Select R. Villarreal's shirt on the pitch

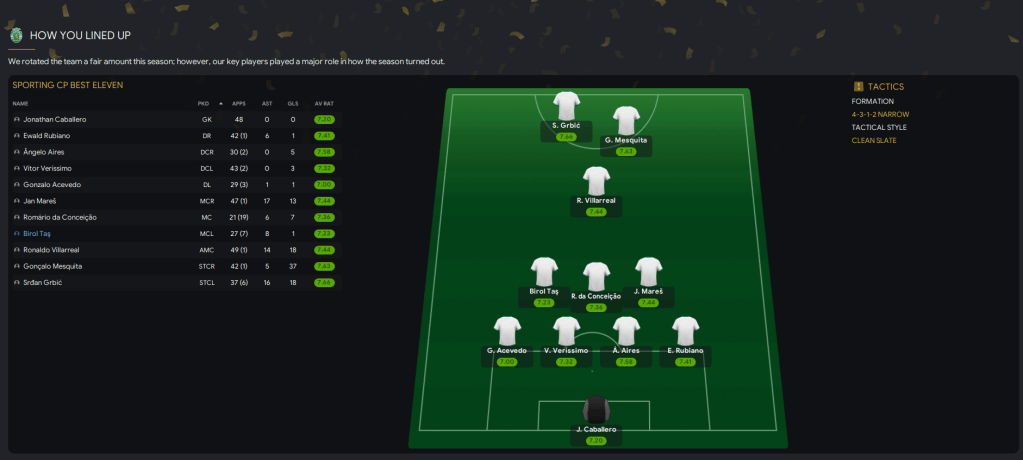tap(597, 181)
